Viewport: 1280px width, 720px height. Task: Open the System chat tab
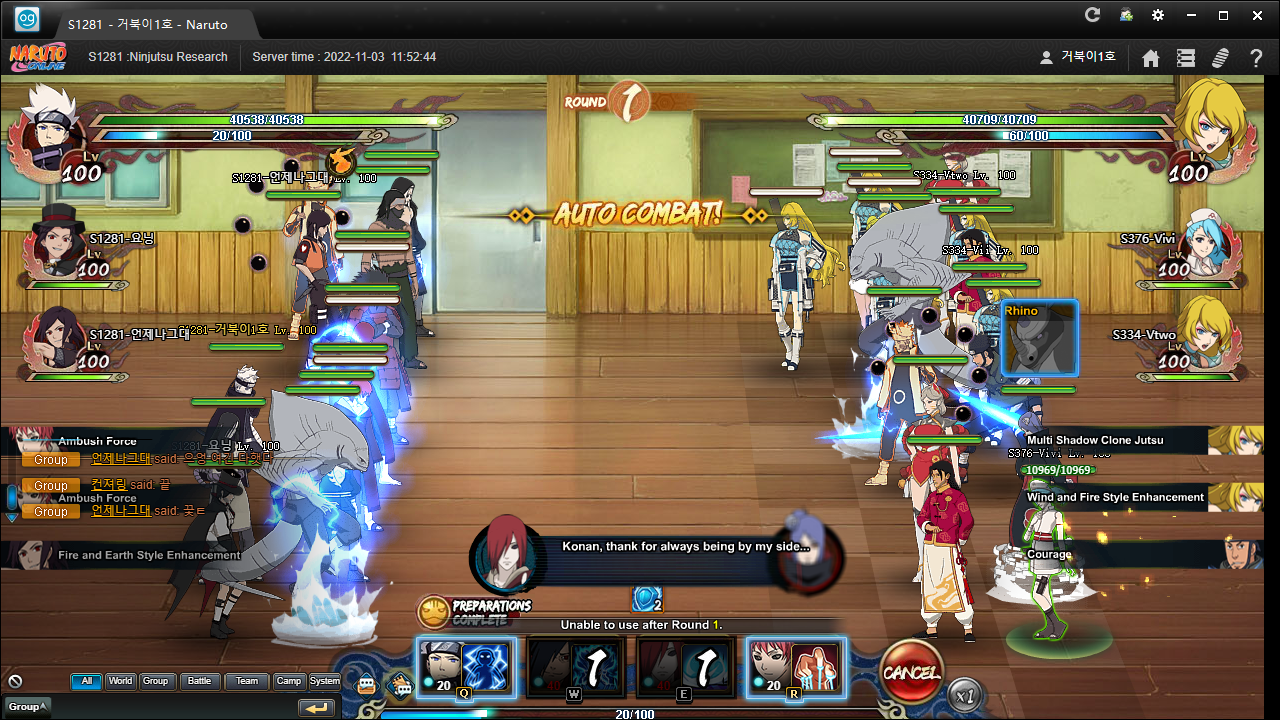324,681
